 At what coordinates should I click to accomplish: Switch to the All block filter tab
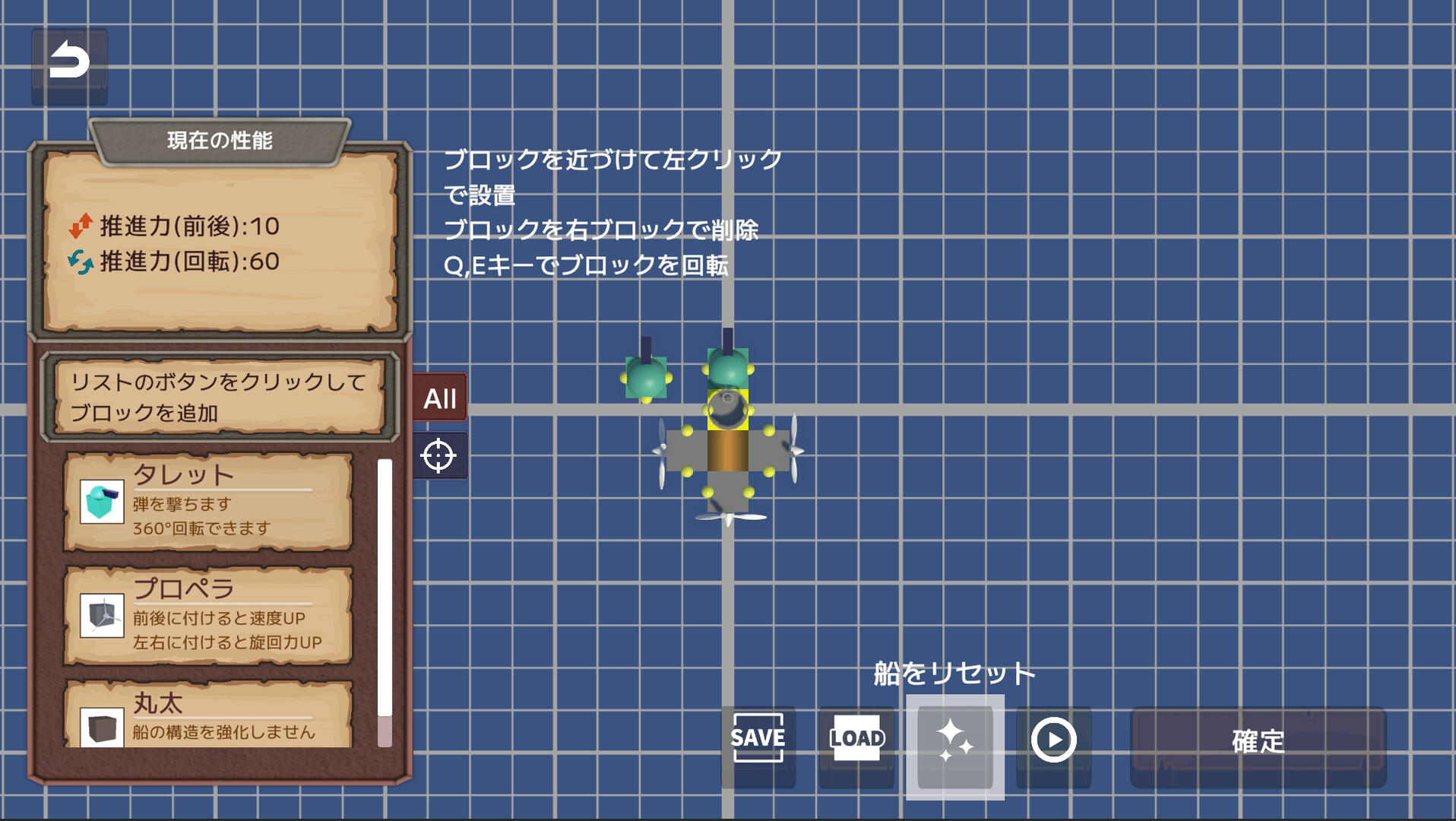coord(439,395)
